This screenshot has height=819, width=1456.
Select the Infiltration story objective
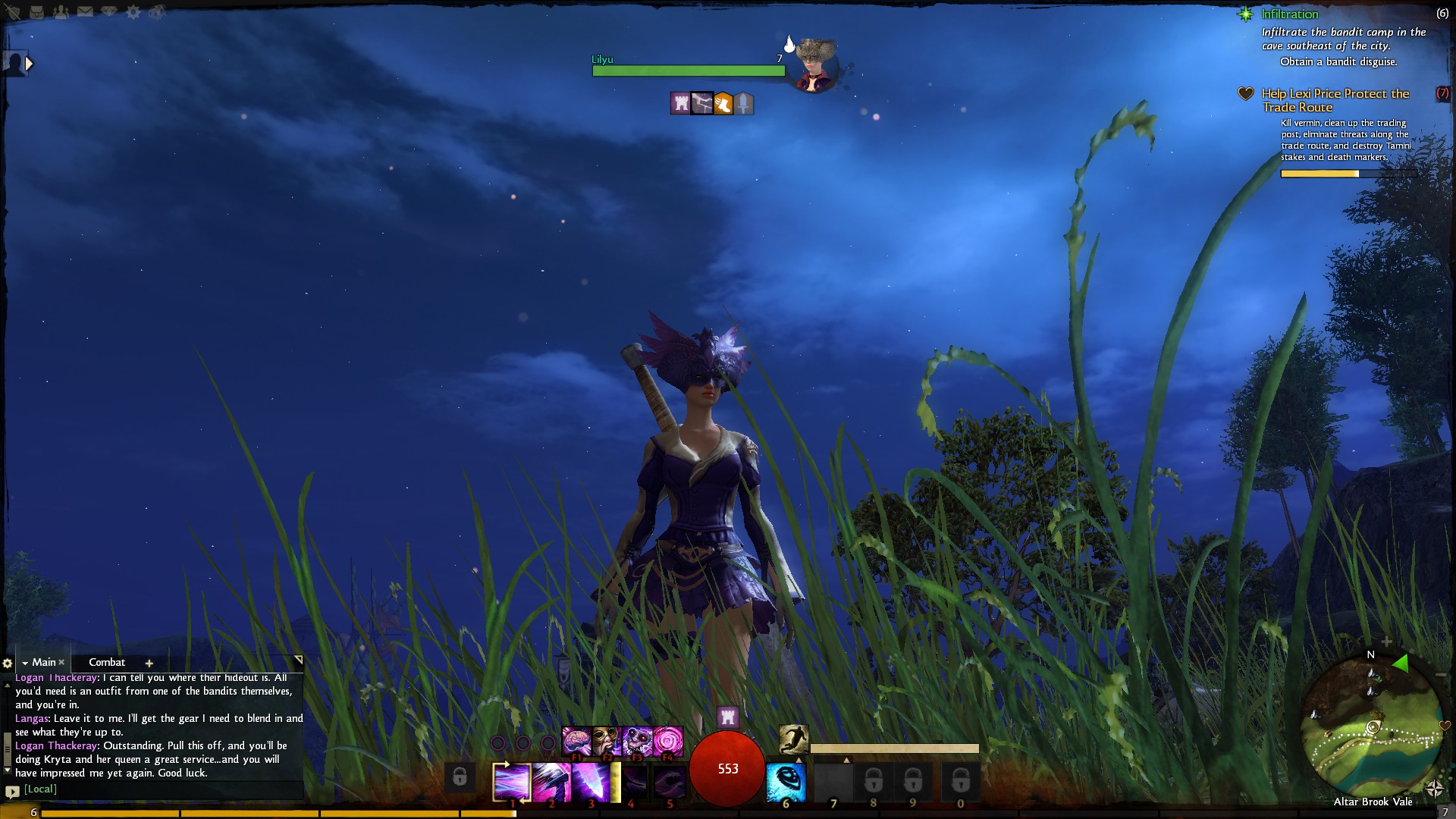tap(1289, 14)
